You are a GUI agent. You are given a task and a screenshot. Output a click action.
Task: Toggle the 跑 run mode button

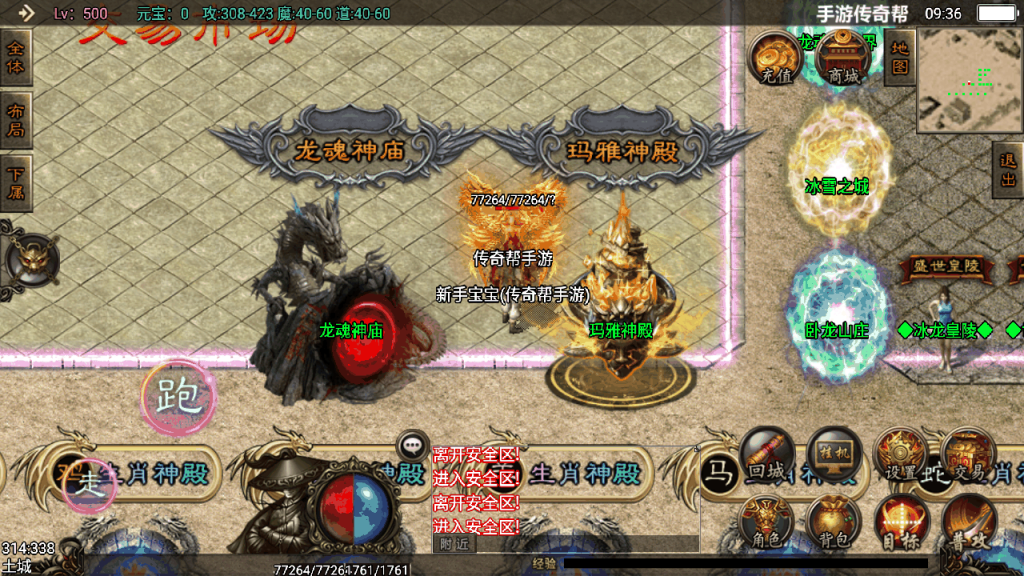point(177,396)
